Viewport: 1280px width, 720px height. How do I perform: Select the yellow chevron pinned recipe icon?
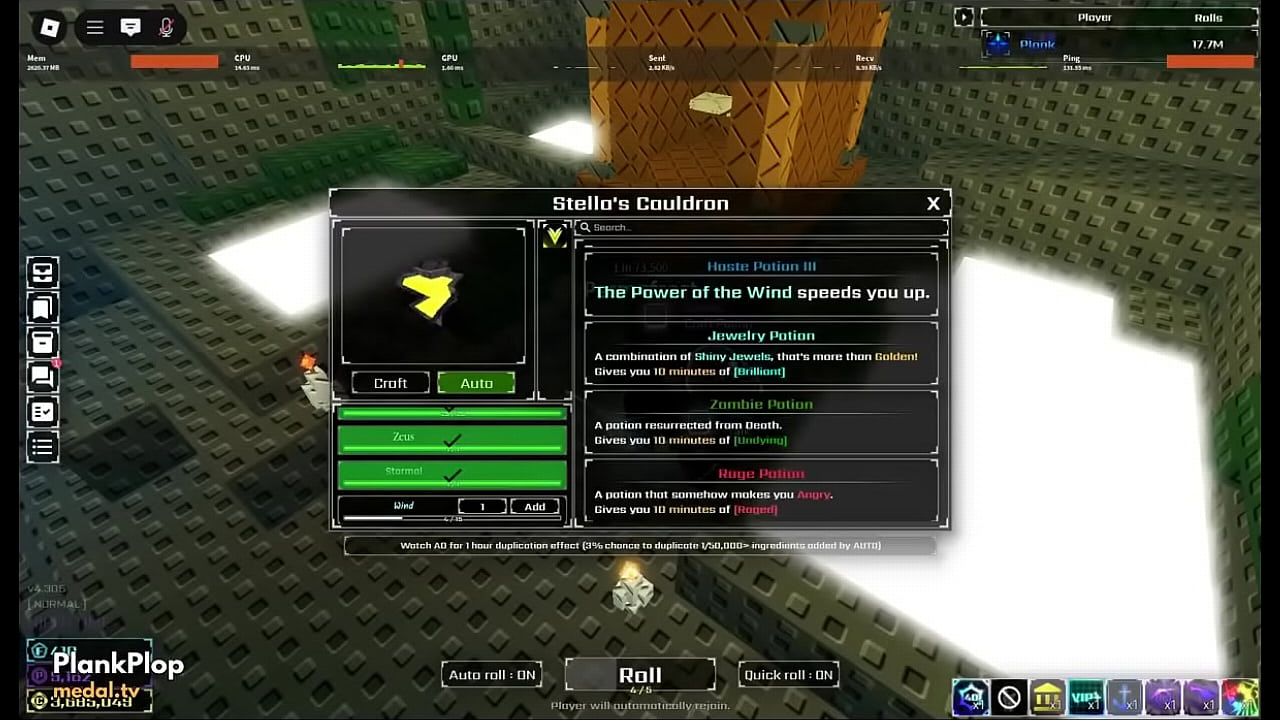pos(554,237)
